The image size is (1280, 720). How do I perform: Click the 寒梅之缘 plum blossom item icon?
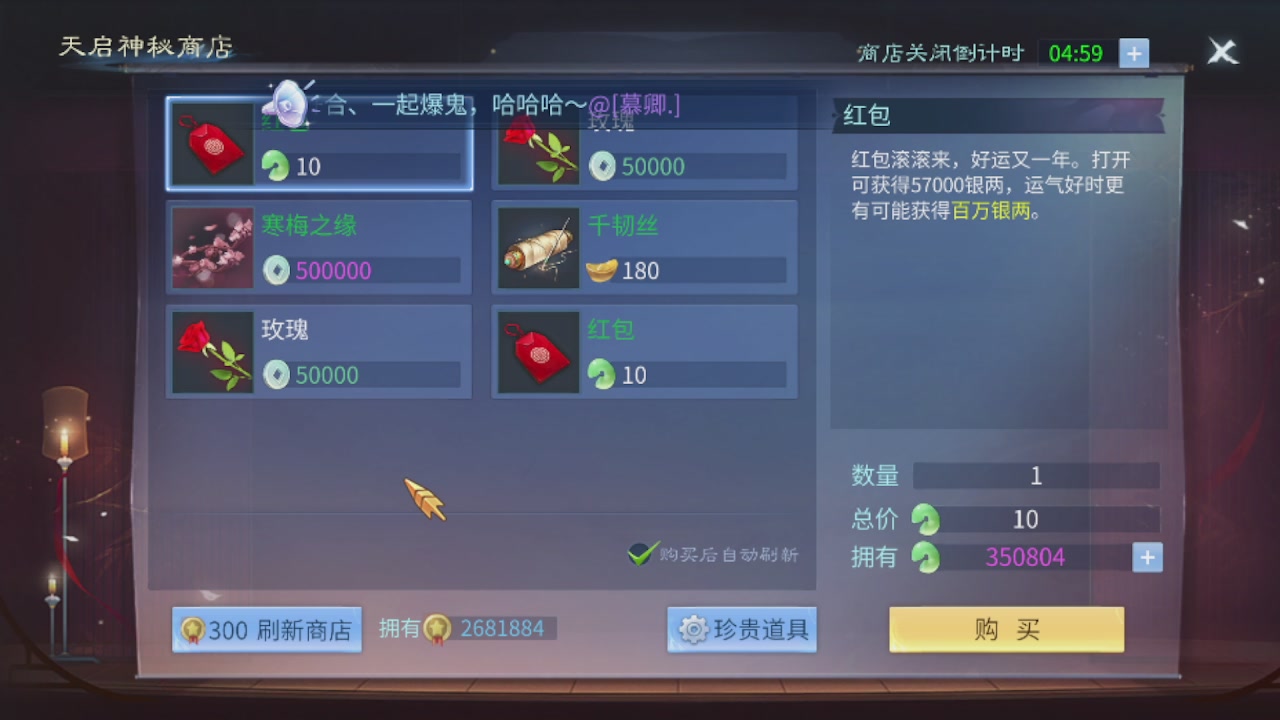pos(212,247)
